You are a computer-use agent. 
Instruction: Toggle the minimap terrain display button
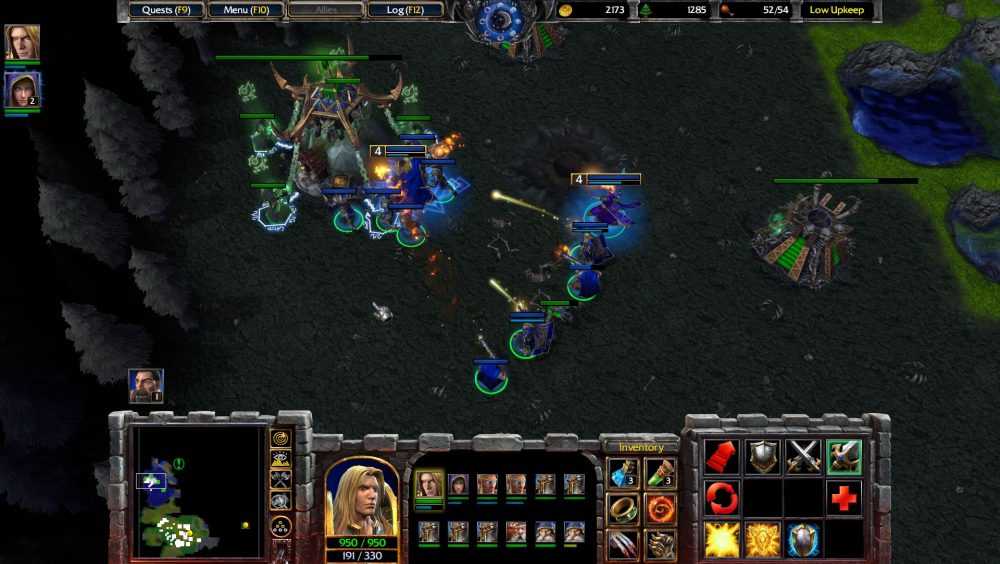tap(281, 459)
